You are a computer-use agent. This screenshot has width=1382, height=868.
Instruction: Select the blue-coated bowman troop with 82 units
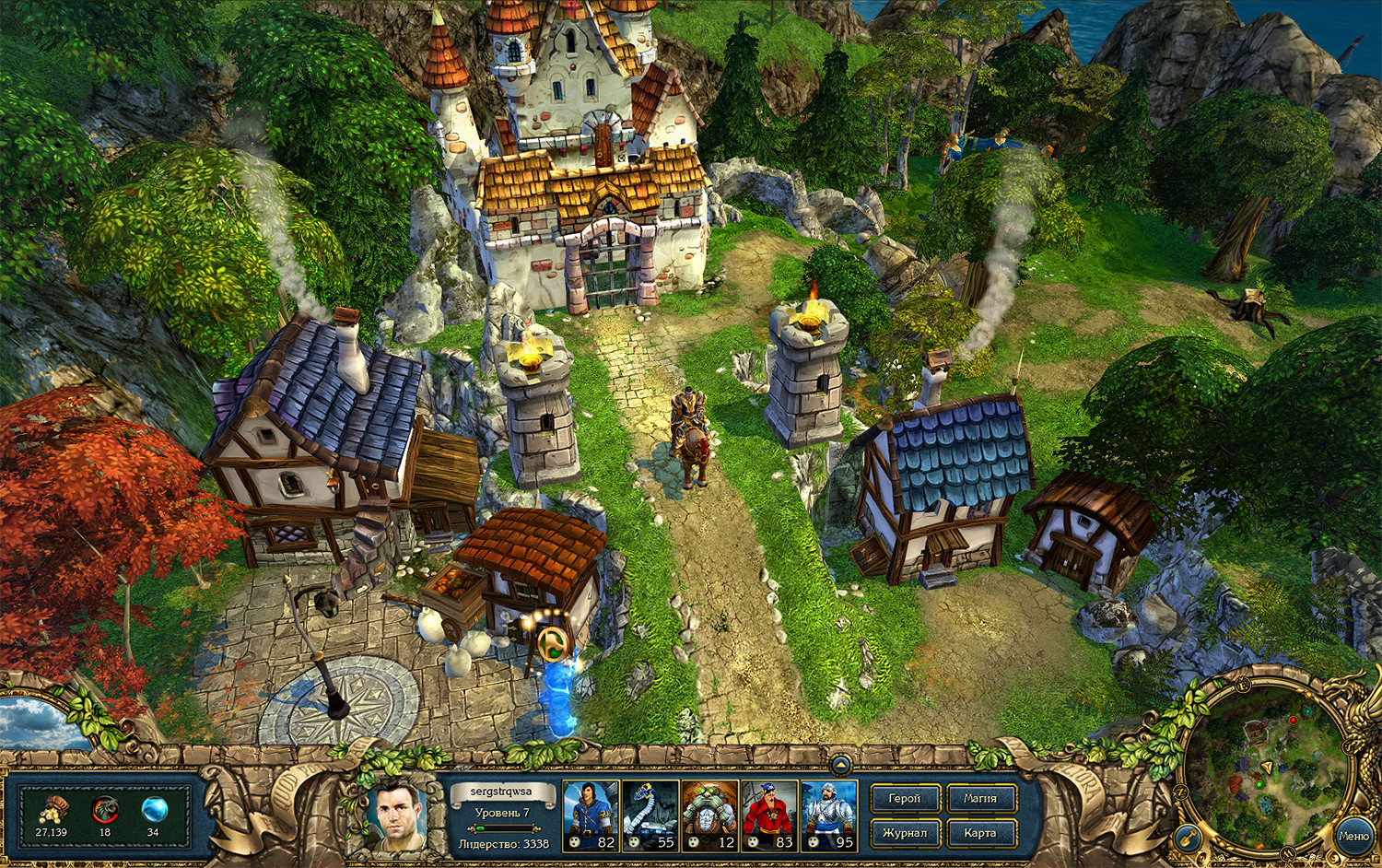pyautogui.click(x=590, y=815)
